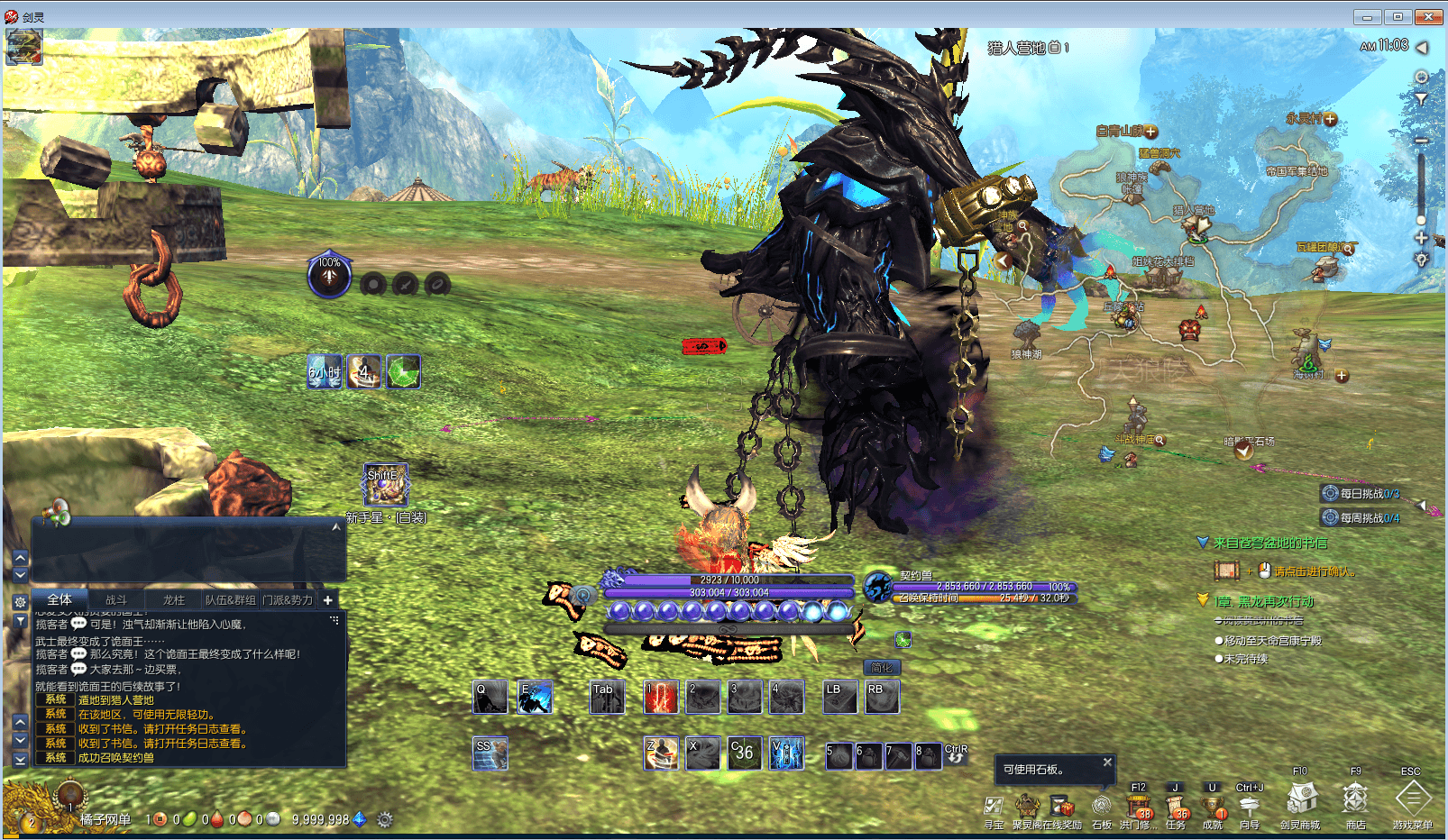
Task: Minimize the game window
Action: point(1367,17)
